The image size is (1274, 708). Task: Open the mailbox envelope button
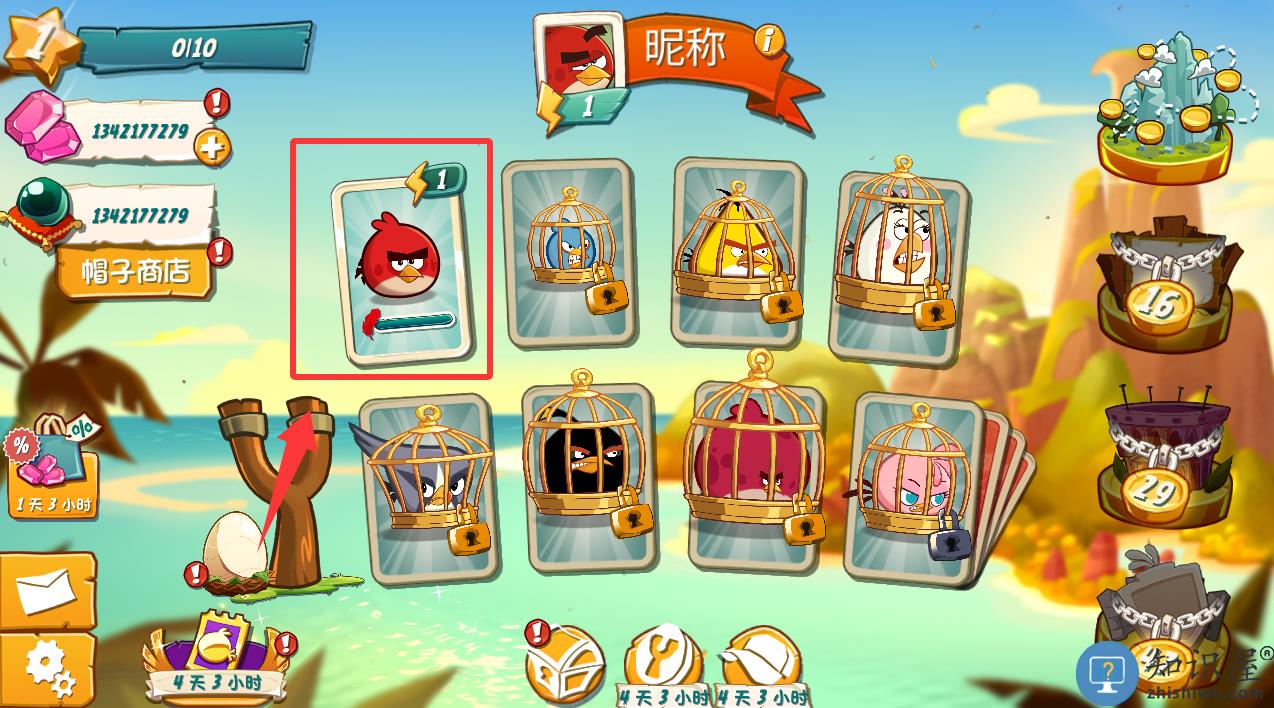coord(46,591)
